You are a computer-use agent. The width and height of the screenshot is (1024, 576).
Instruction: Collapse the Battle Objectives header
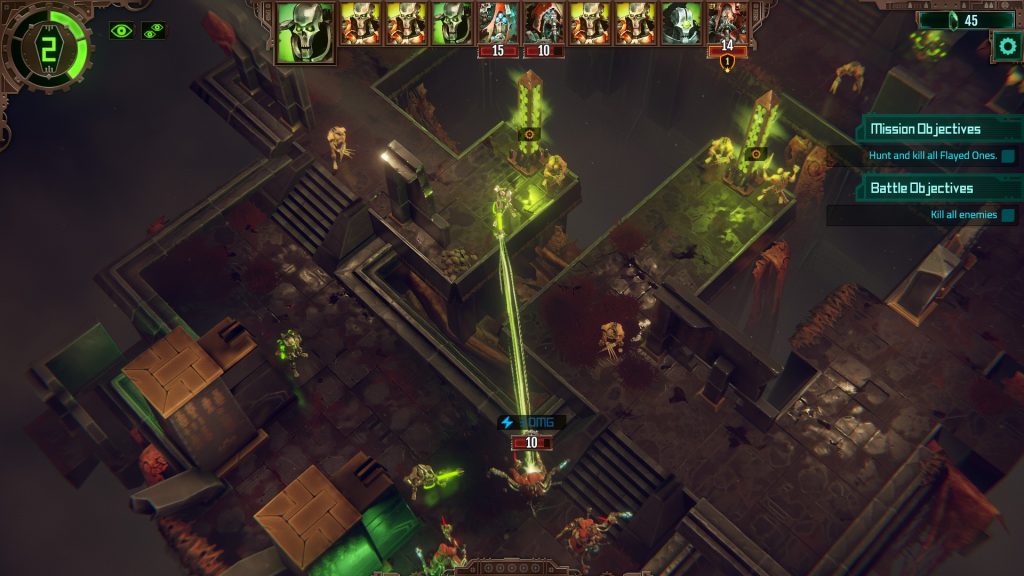[x=921, y=188]
